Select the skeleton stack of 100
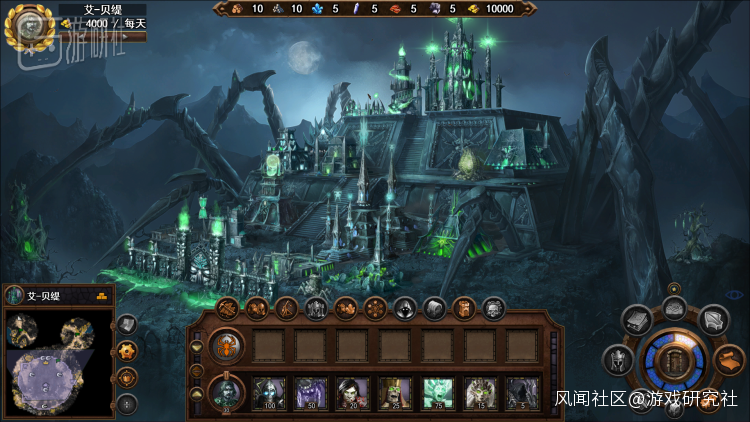750x422 pixels. [x=269, y=392]
